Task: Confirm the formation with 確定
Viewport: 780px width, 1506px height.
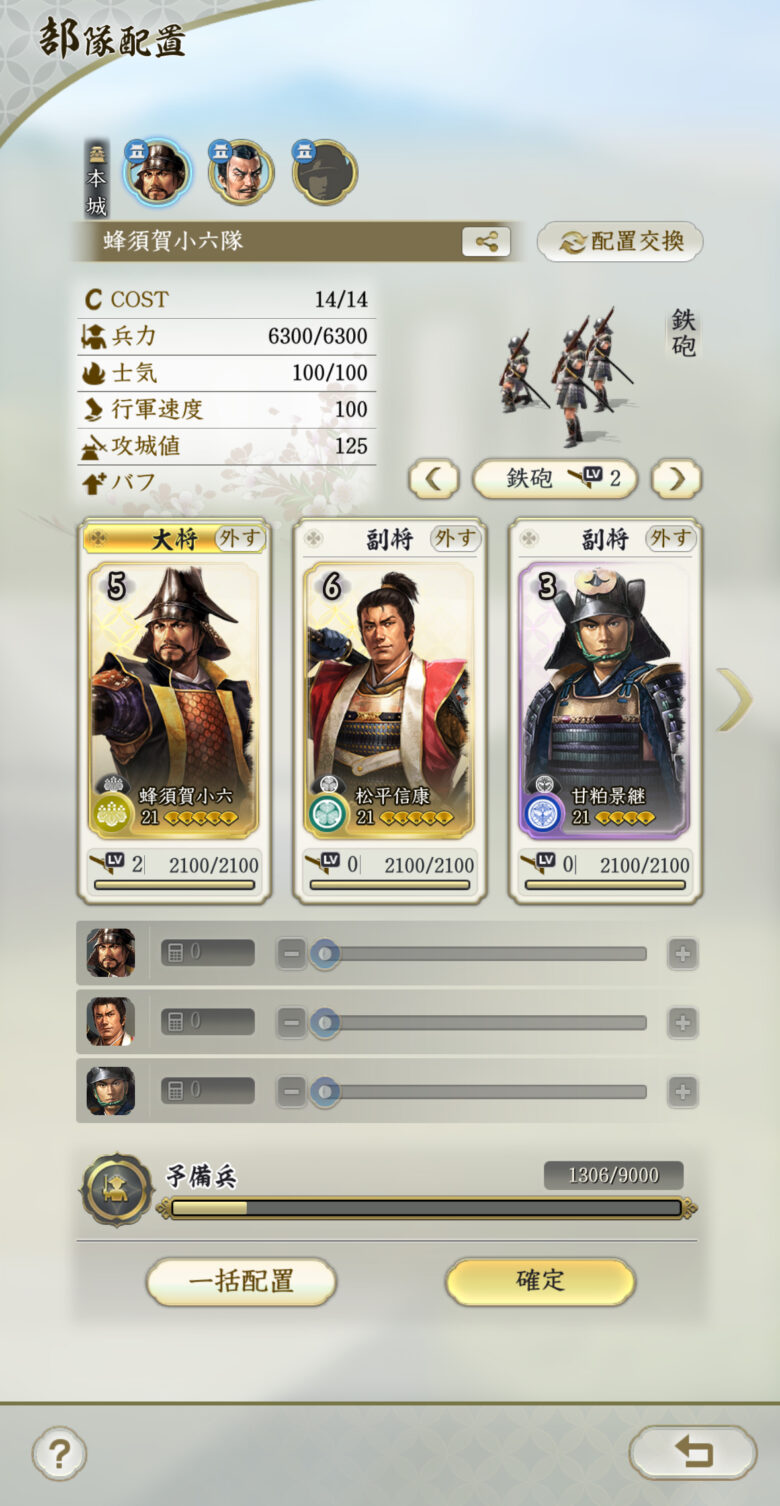Action: [540, 1281]
